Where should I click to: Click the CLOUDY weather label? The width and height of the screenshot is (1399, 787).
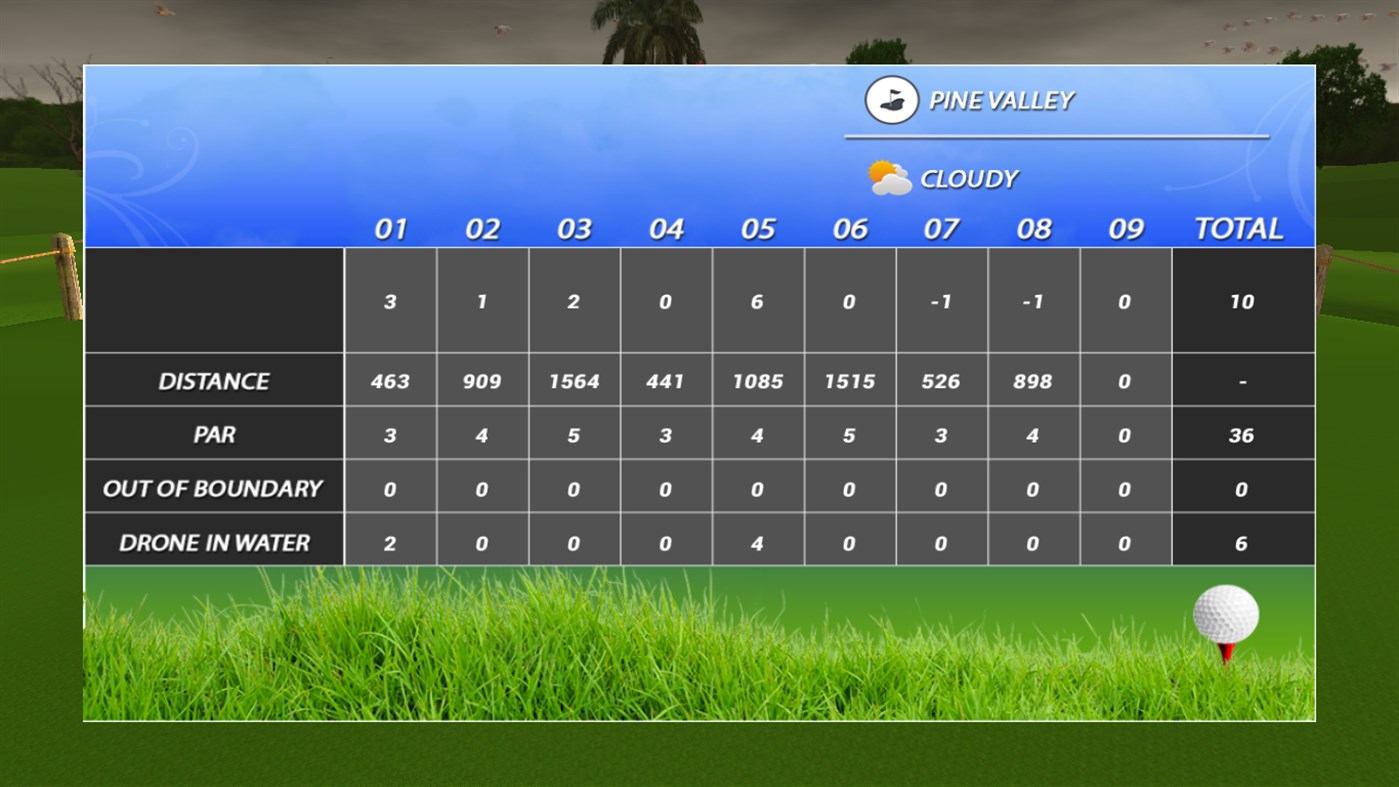968,177
